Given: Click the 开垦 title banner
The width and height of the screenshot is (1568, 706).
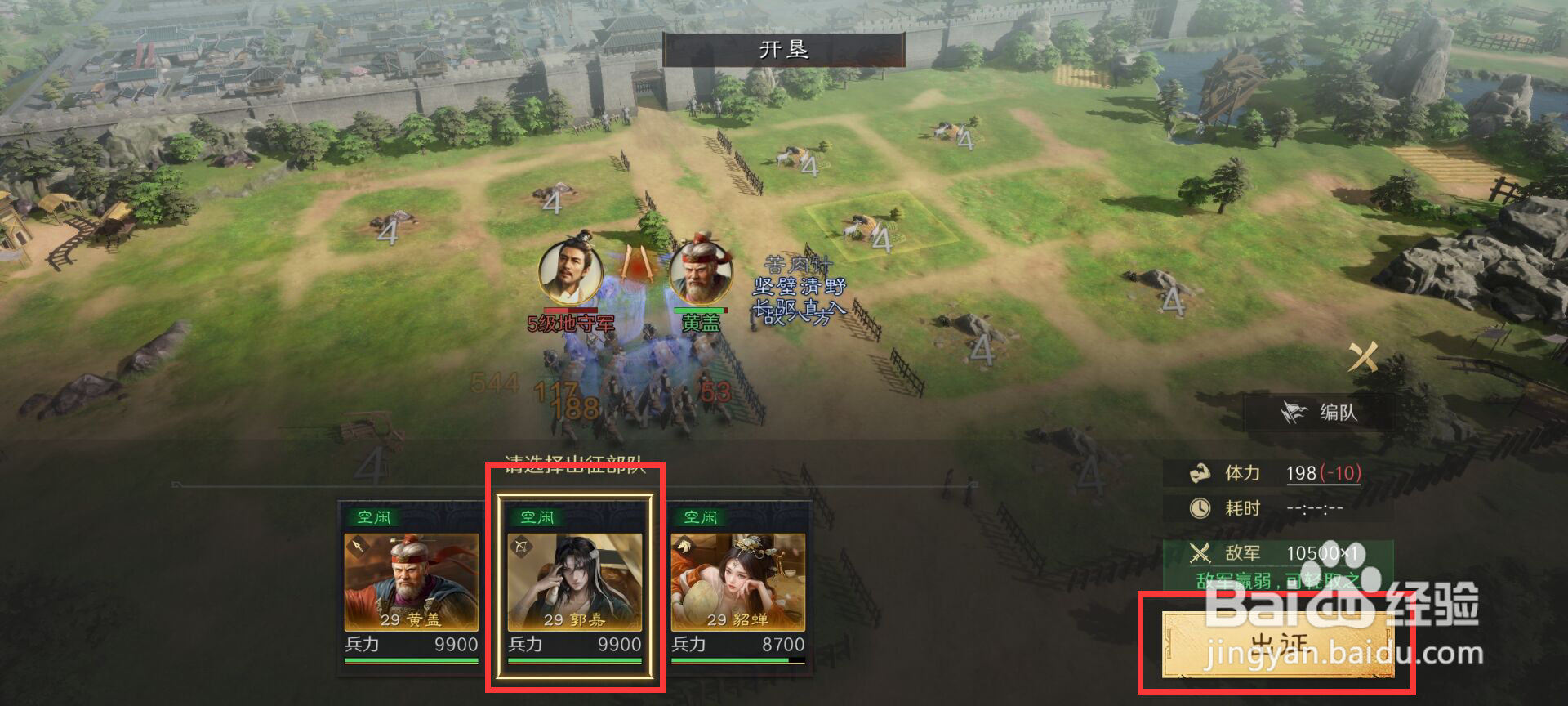Looking at the screenshot, I should click(x=787, y=48).
